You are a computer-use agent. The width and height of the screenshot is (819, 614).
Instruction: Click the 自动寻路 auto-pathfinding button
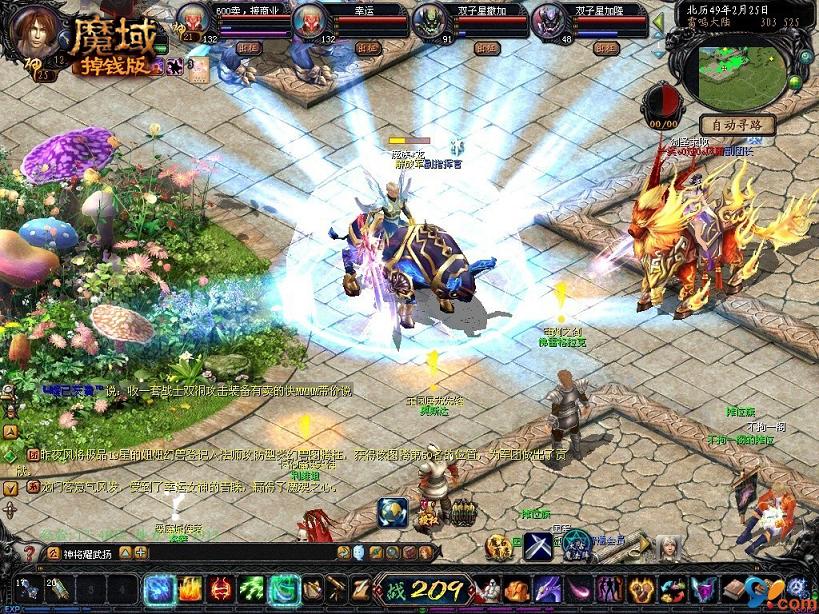pos(738,125)
